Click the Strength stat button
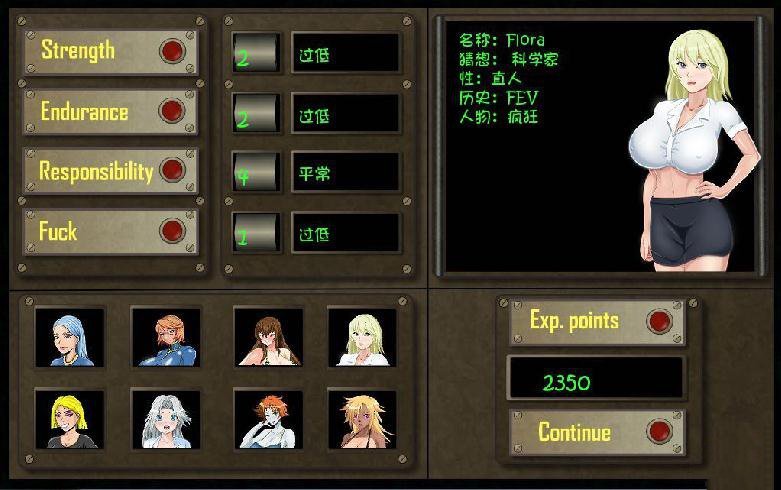Screen dimensions: 781x490 click(110, 51)
